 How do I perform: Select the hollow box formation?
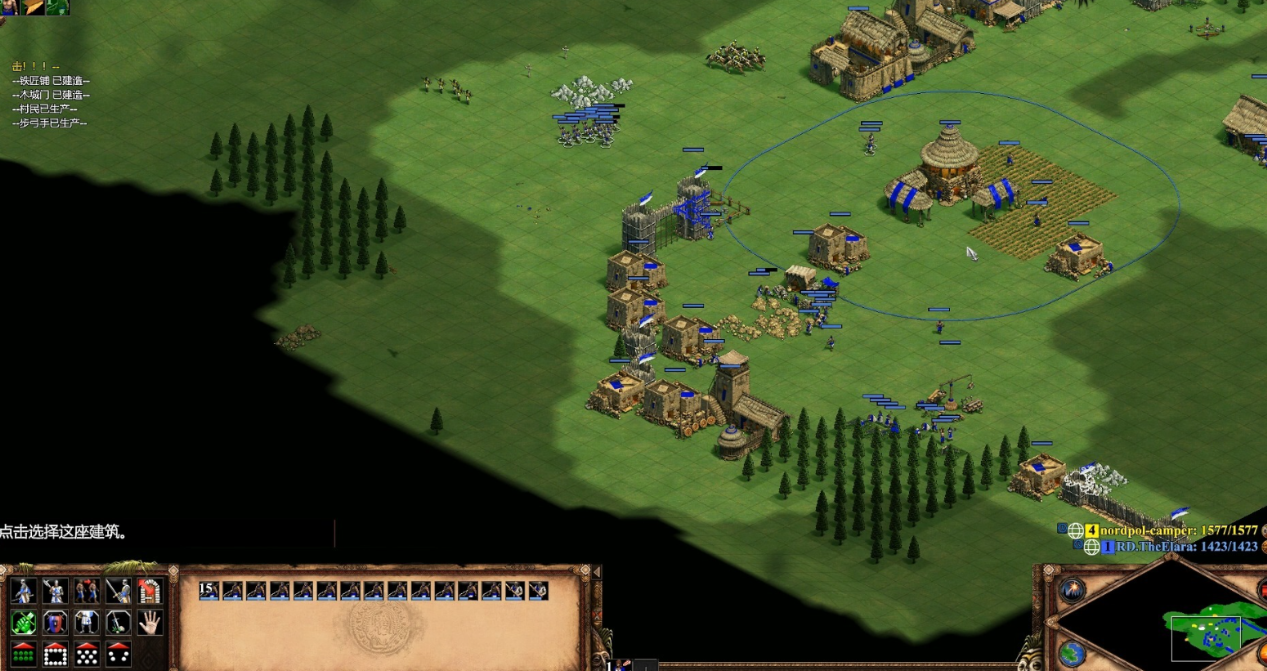(55, 654)
